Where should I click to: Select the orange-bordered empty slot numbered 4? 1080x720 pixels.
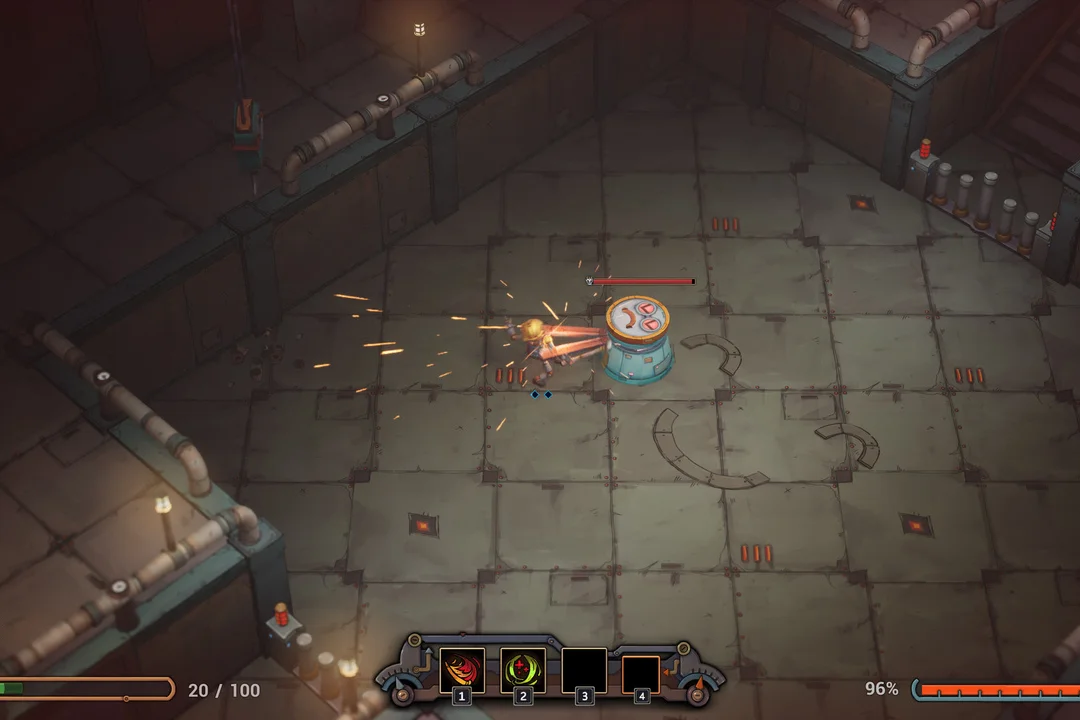pyautogui.click(x=641, y=674)
